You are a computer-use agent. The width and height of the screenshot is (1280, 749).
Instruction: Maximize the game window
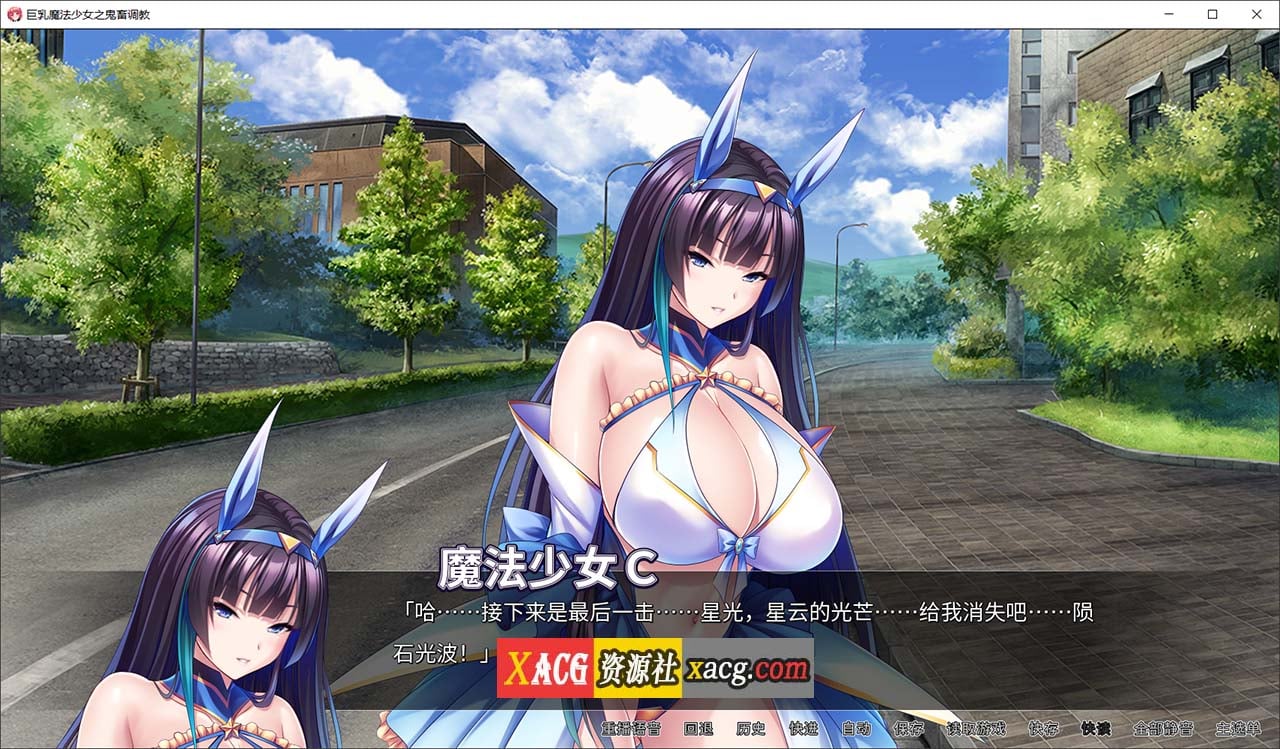1212,14
